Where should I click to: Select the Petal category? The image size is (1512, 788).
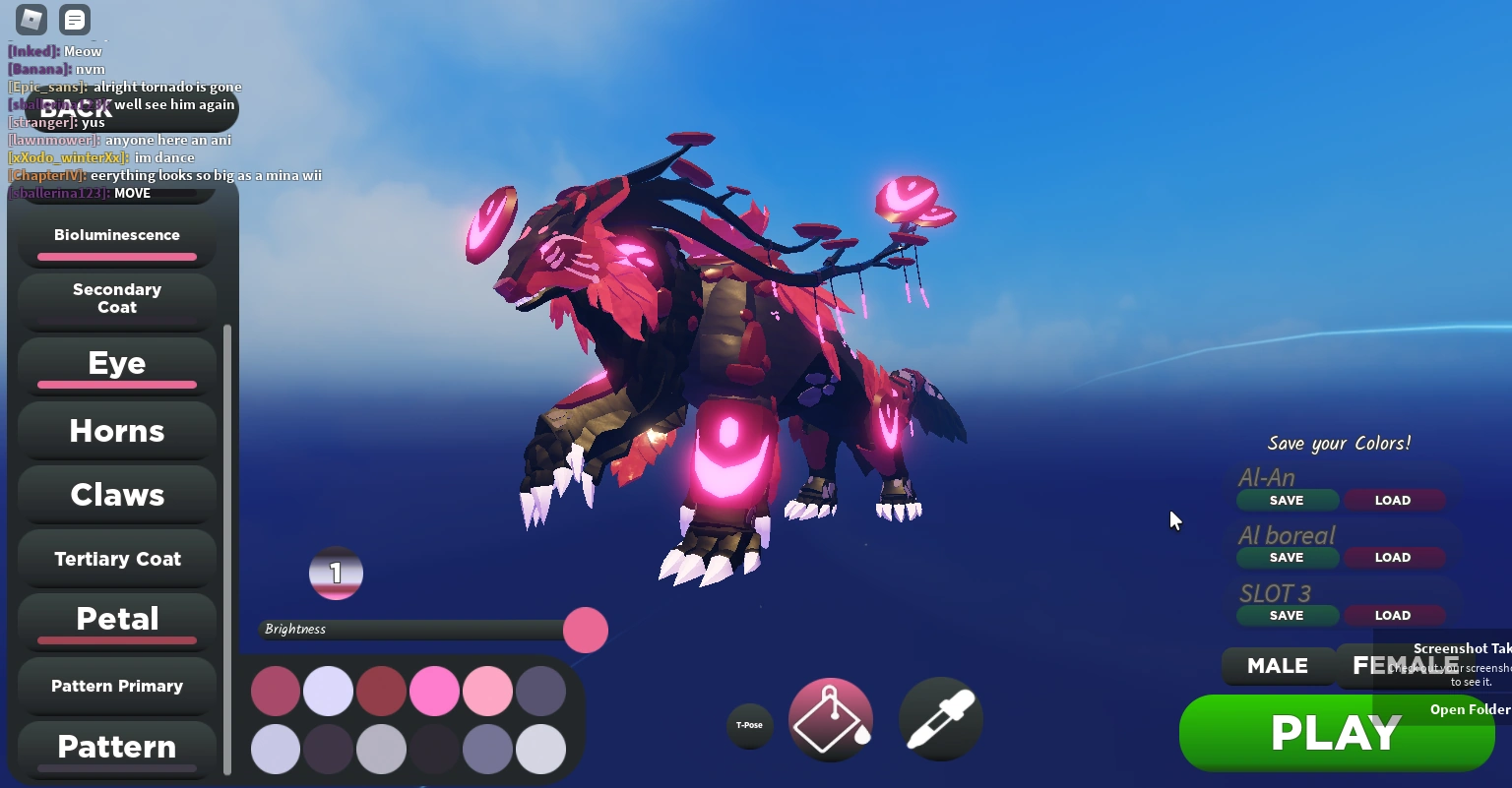point(116,619)
